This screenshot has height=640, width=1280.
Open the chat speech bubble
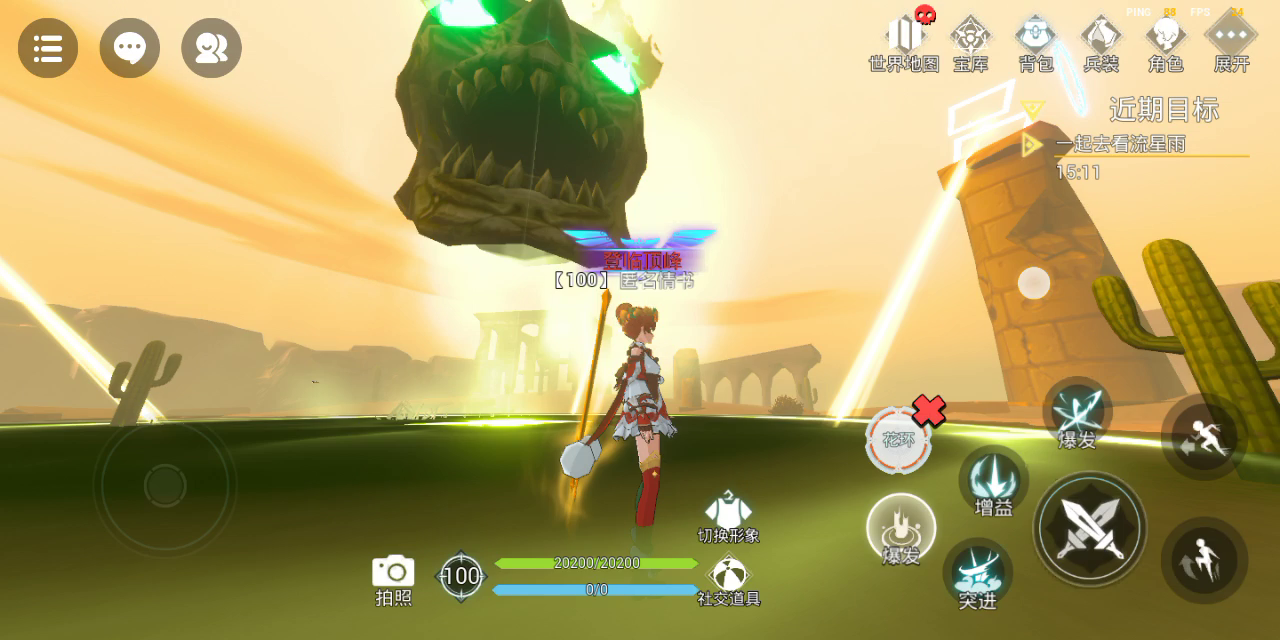click(130, 48)
